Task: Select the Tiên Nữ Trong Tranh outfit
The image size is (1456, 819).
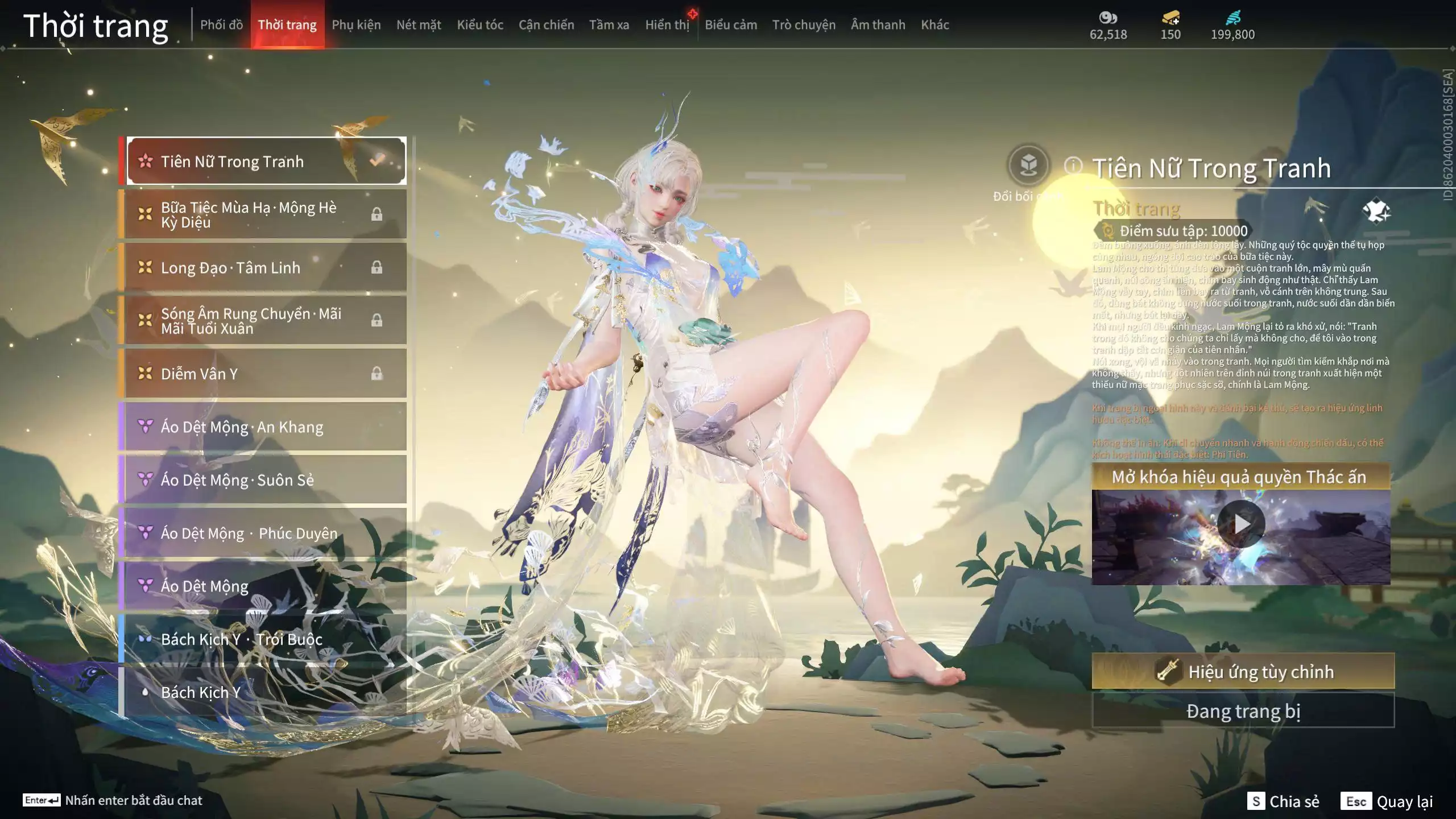Action: pyautogui.click(x=266, y=161)
